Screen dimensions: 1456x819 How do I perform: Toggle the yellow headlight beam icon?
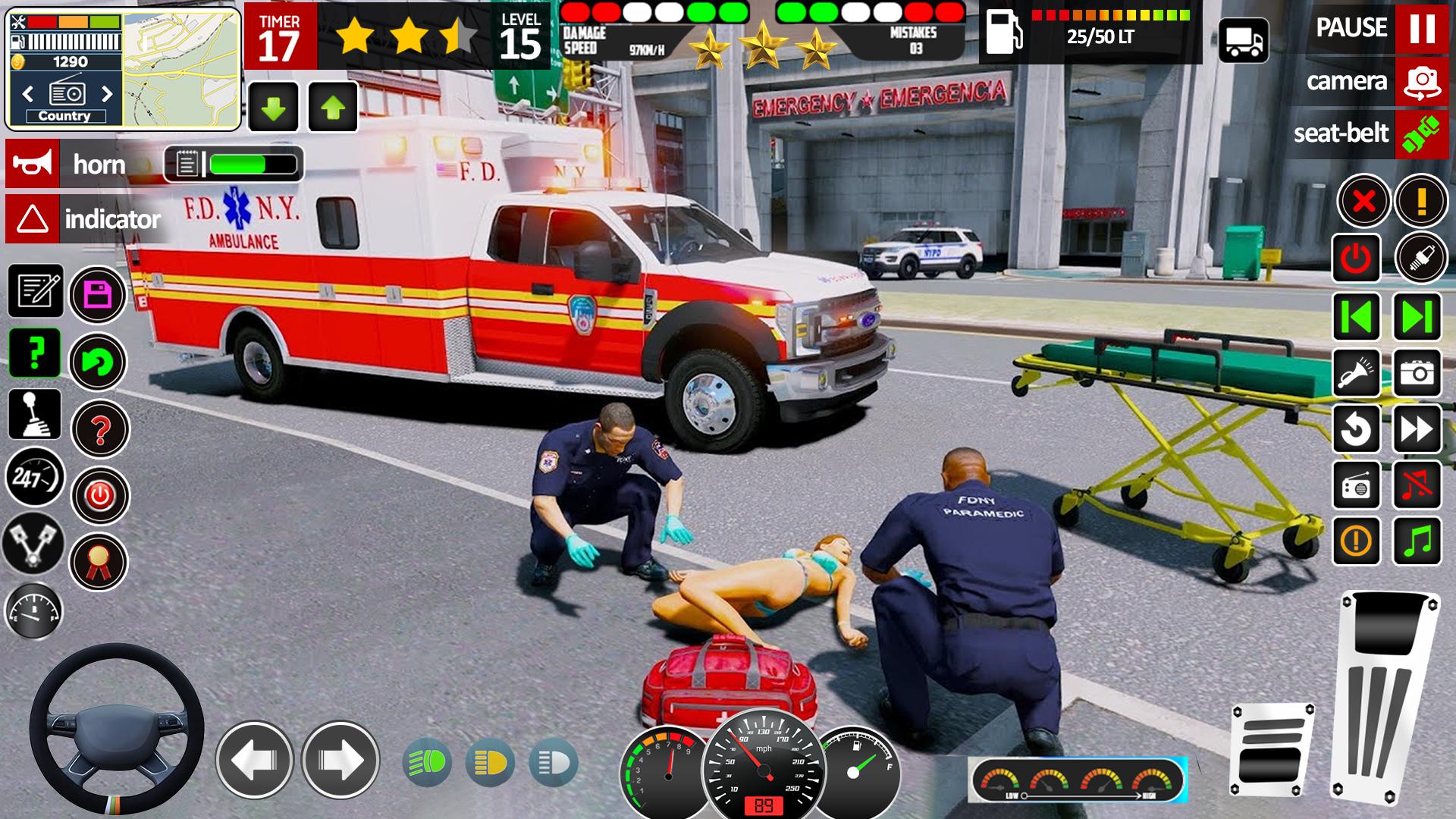pyautogui.click(x=490, y=762)
